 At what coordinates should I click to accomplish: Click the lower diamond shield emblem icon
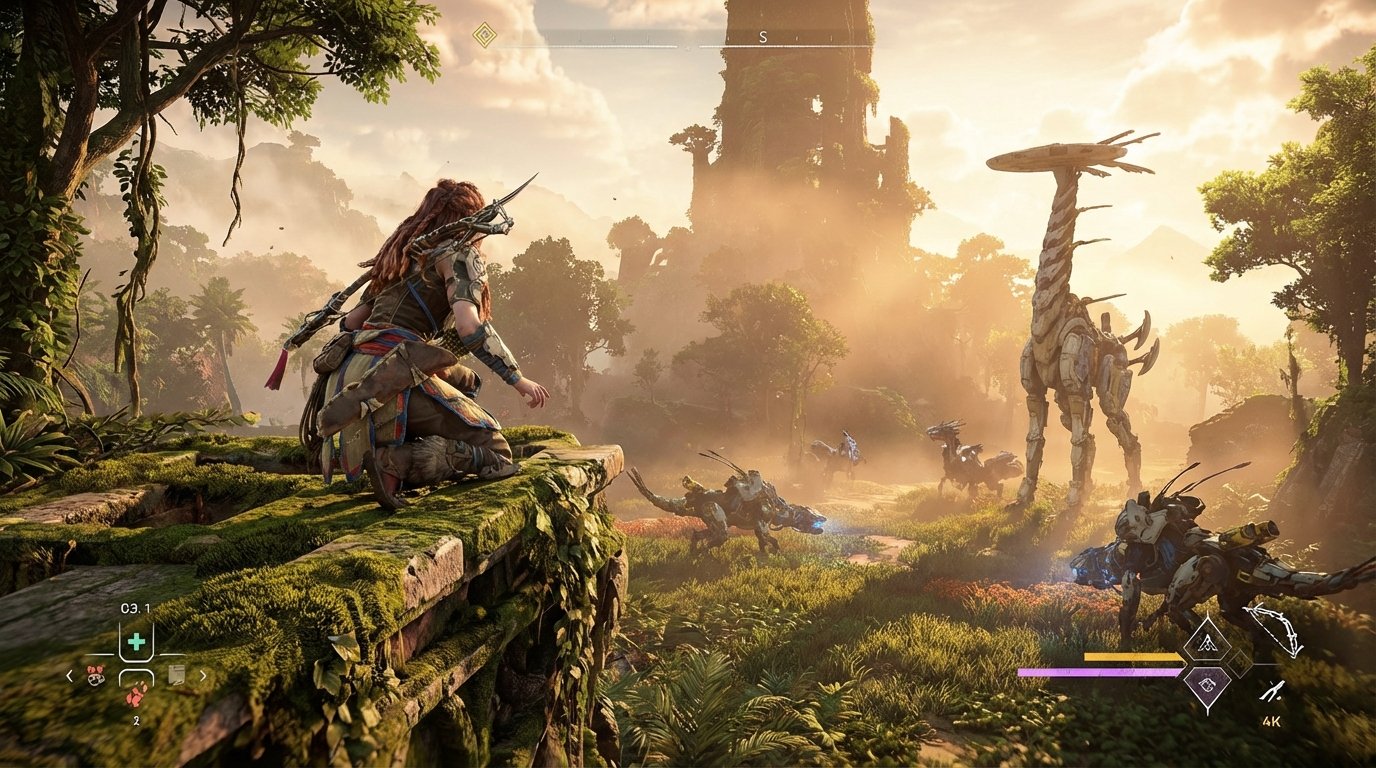click(x=1207, y=686)
